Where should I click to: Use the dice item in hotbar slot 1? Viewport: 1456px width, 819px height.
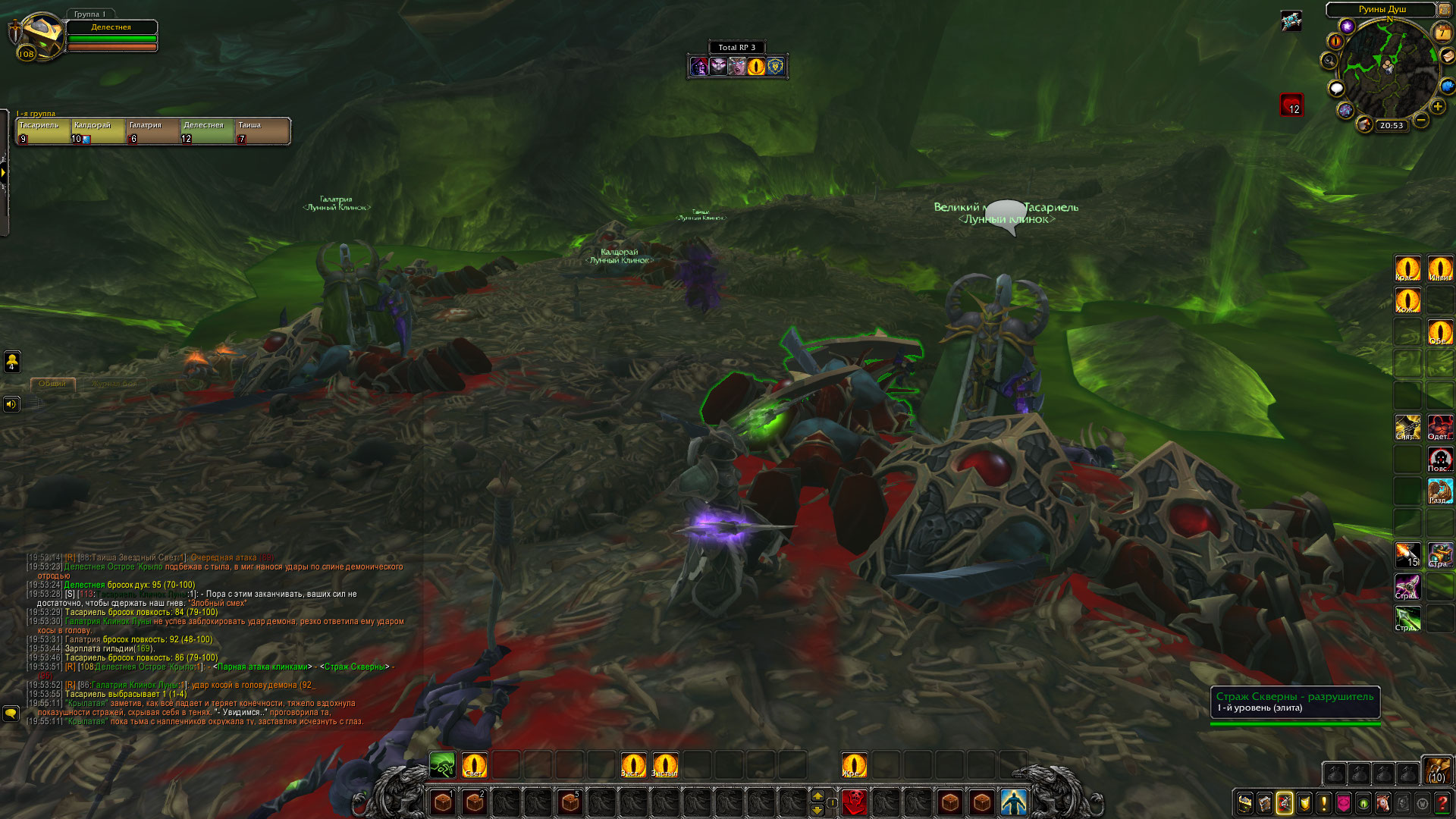(443, 802)
